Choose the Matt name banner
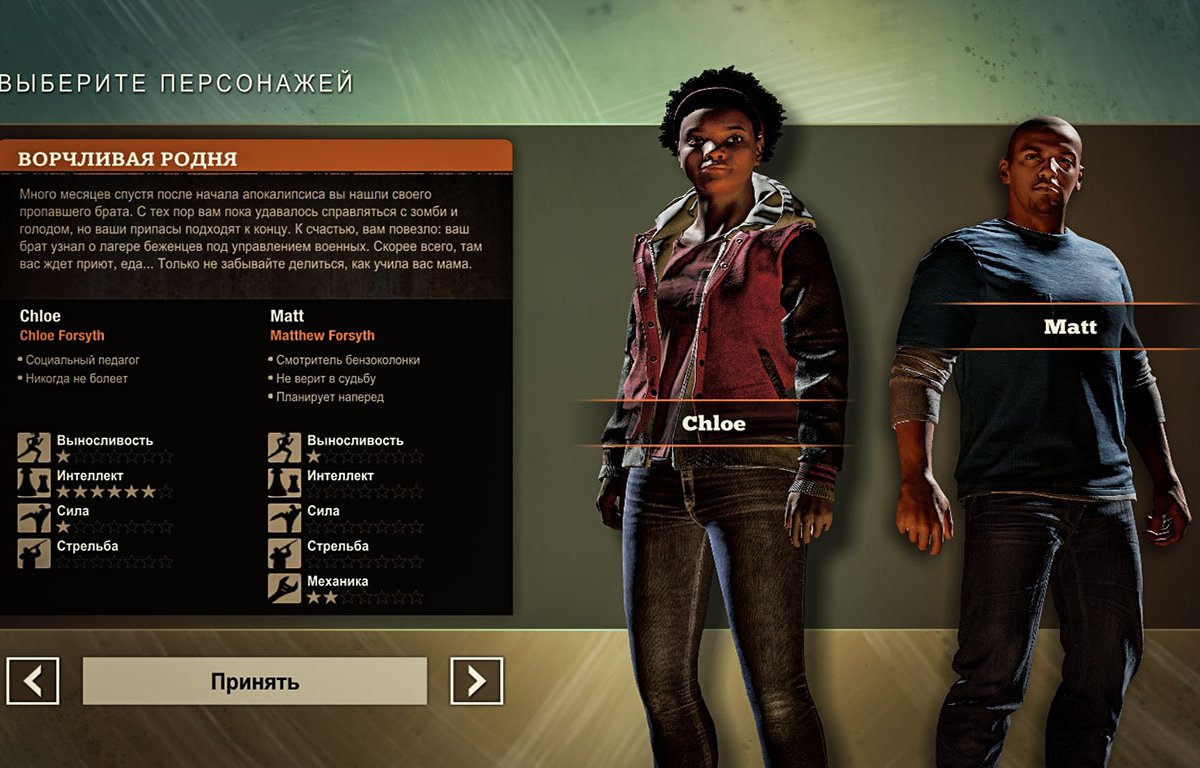The height and width of the screenshot is (768, 1200). (1069, 326)
